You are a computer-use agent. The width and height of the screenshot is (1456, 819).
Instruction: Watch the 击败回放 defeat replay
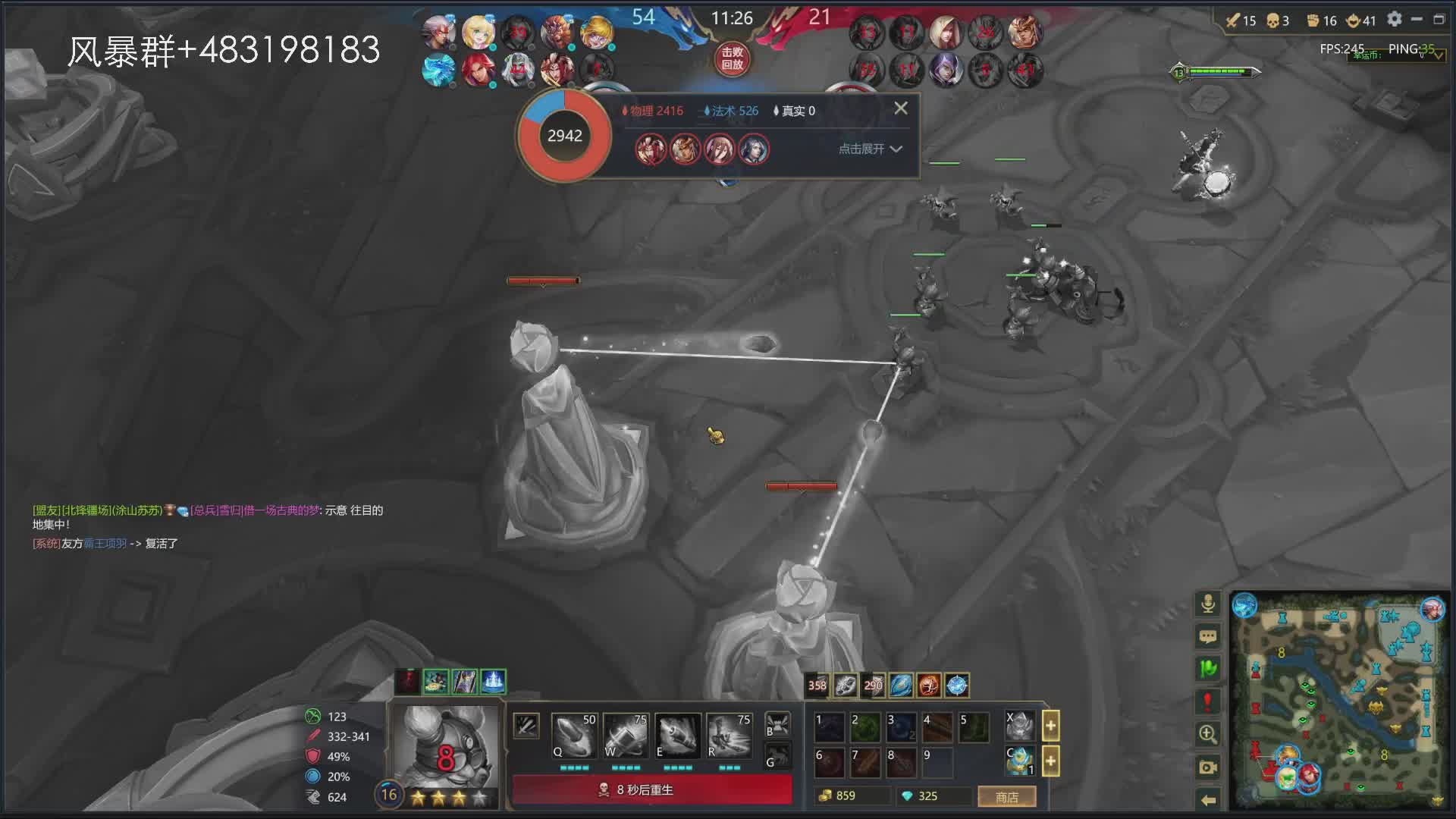[x=732, y=58]
